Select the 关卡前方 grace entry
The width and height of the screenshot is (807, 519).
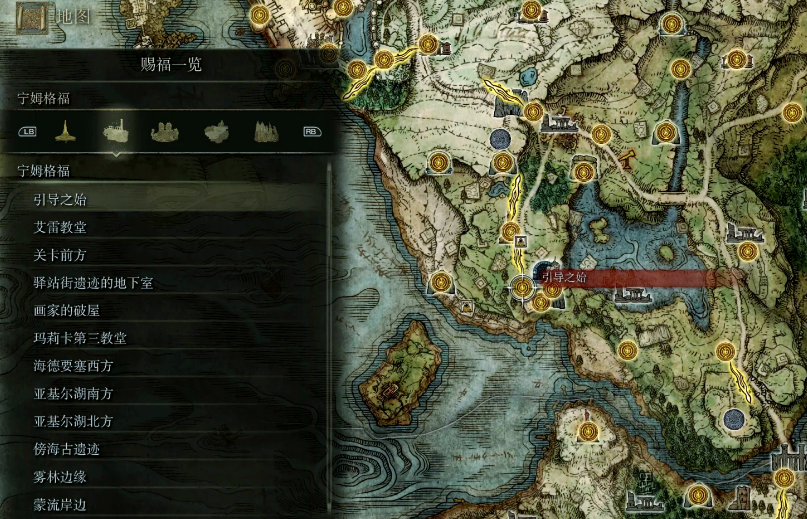(x=60, y=255)
